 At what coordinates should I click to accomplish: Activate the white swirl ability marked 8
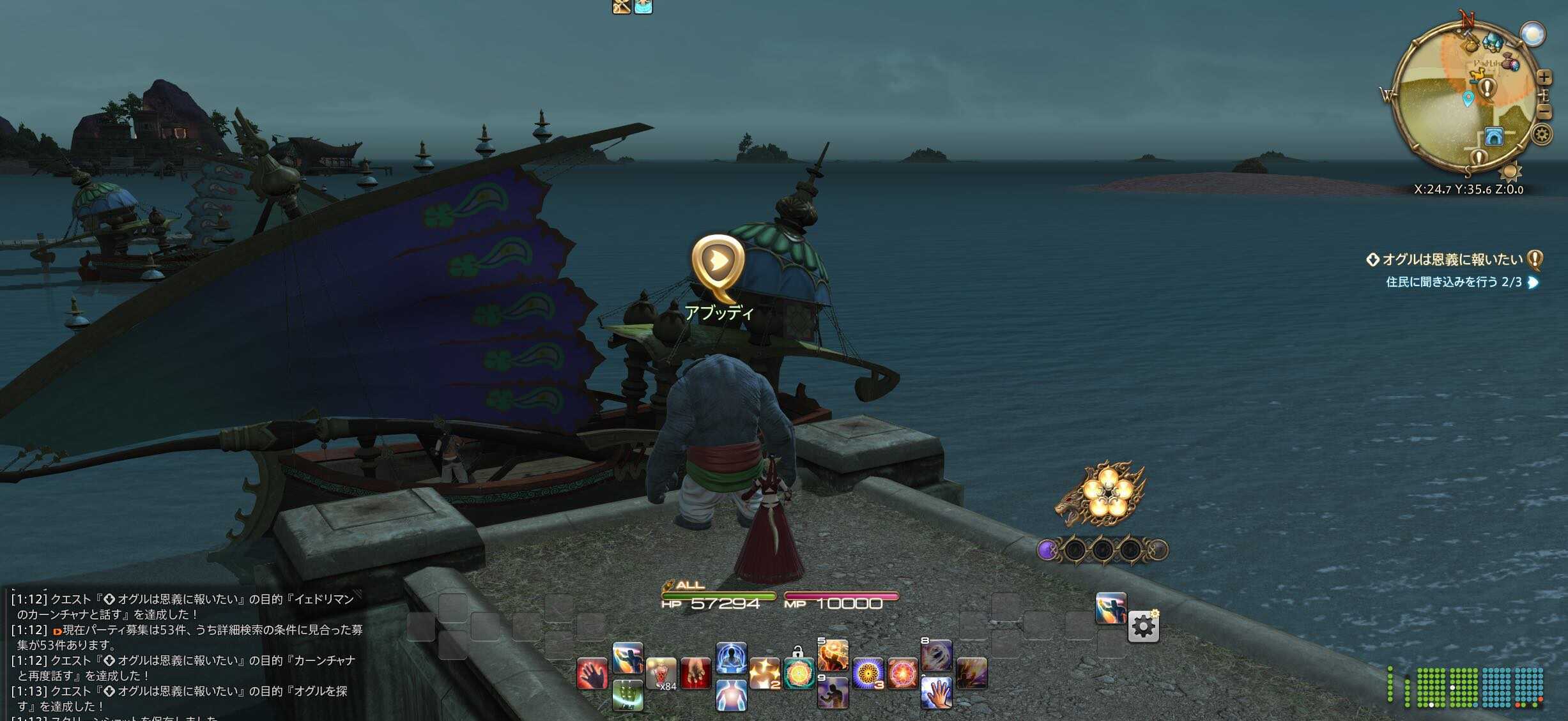(937, 655)
